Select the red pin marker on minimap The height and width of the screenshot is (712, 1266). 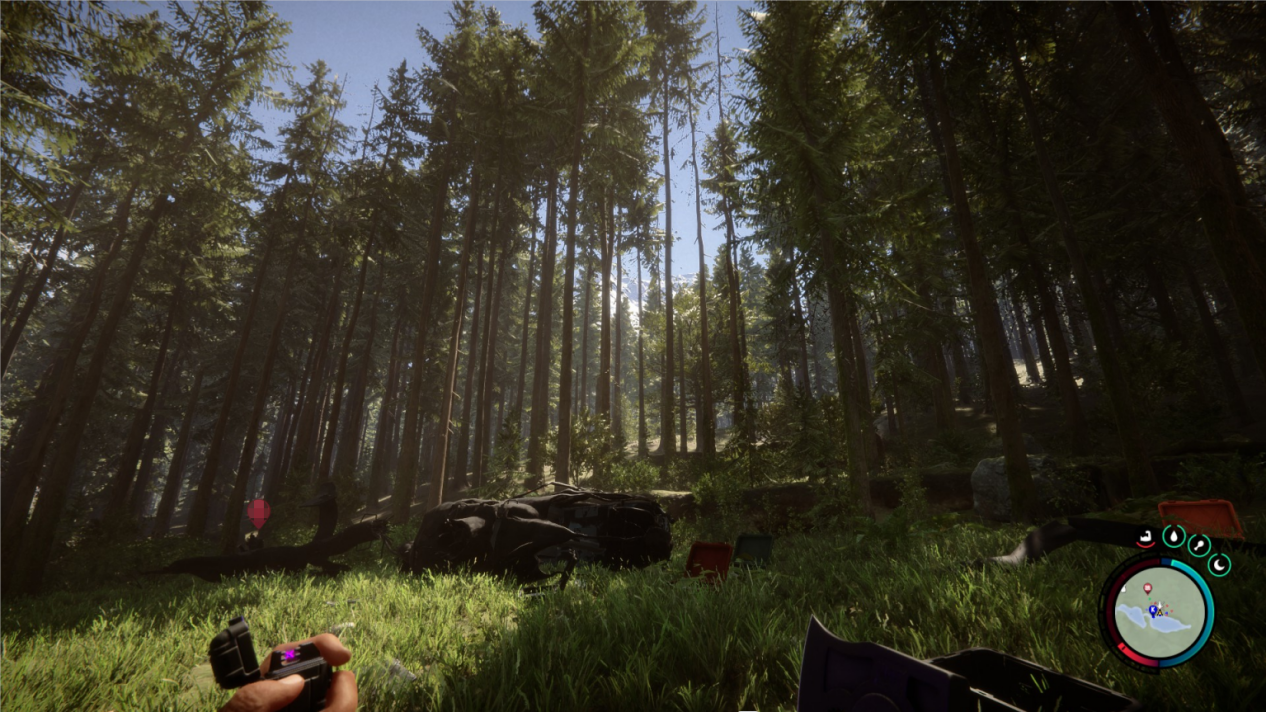(1146, 589)
